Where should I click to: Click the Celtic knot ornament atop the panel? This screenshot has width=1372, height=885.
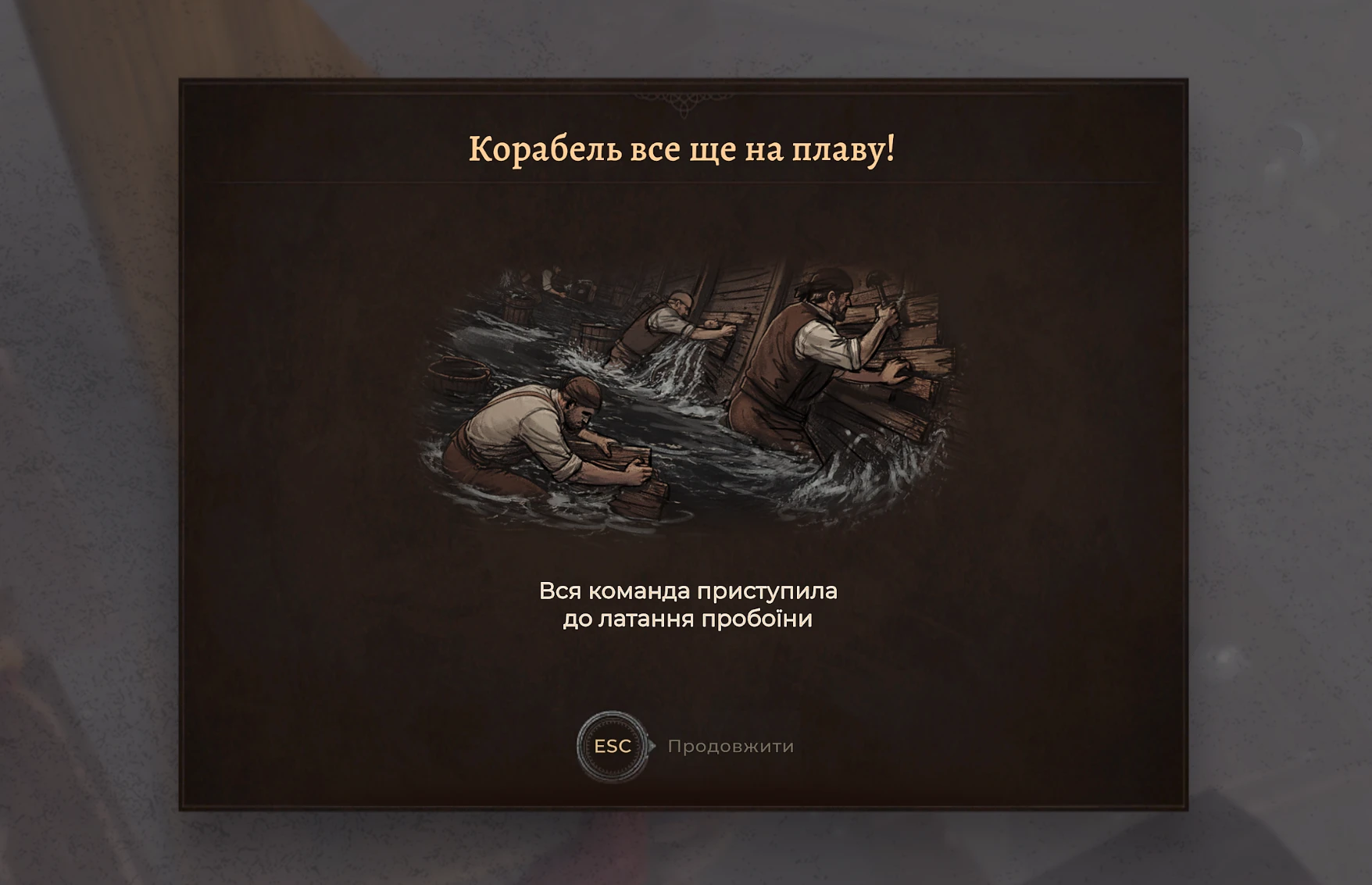pos(682,100)
